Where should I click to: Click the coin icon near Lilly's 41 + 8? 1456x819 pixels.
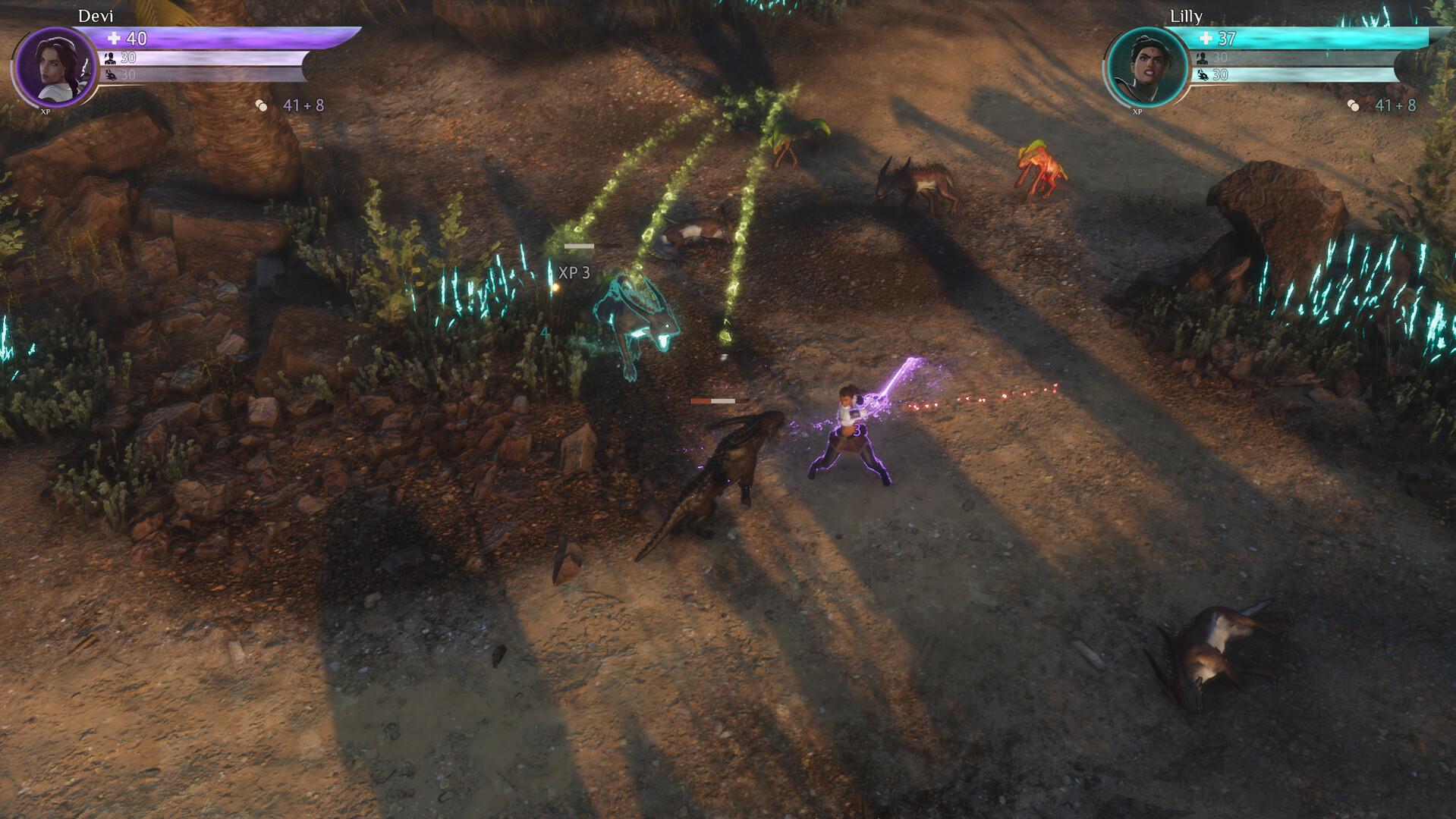1354,105
